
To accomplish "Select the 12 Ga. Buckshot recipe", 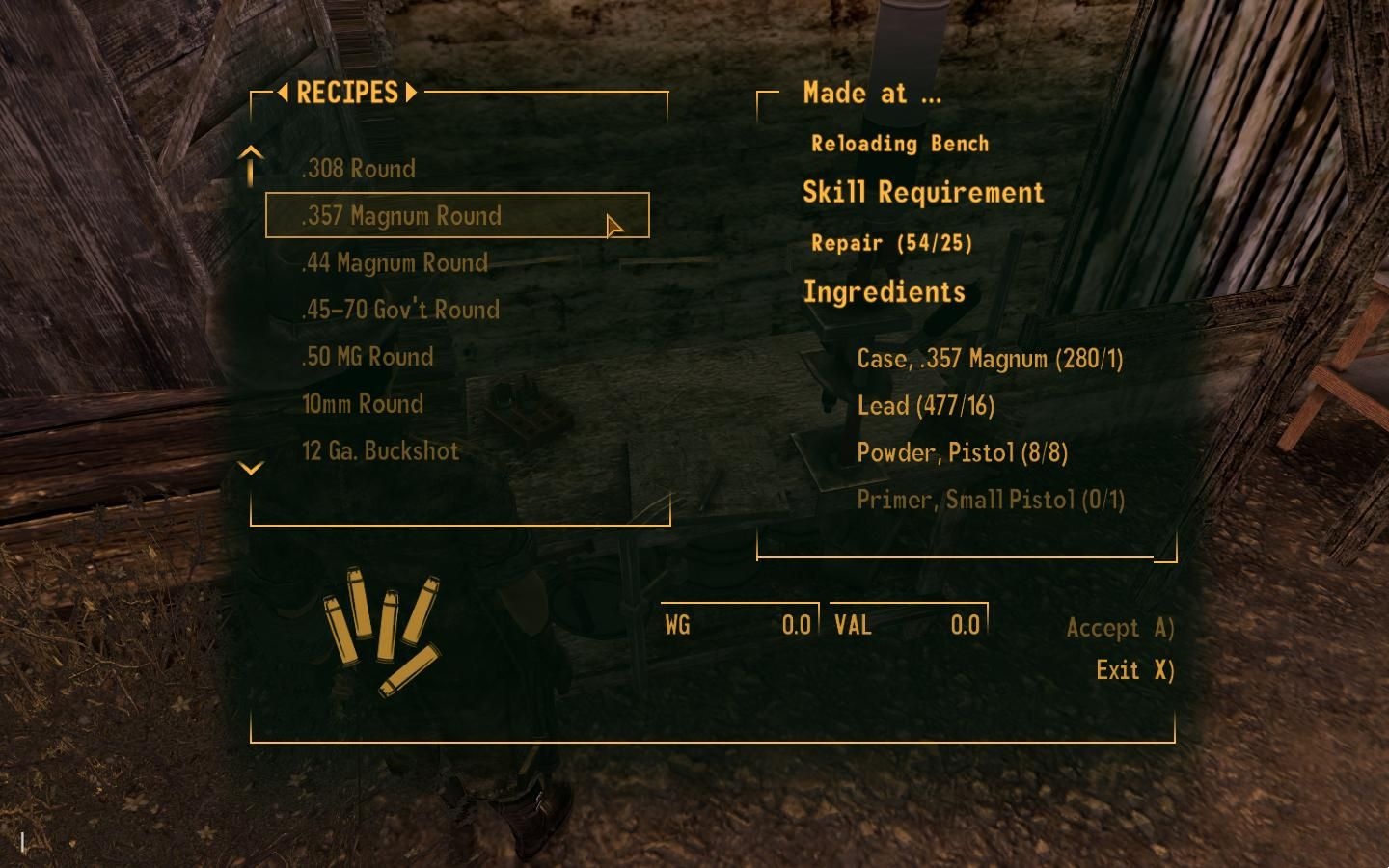I will click(x=380, y=450).
